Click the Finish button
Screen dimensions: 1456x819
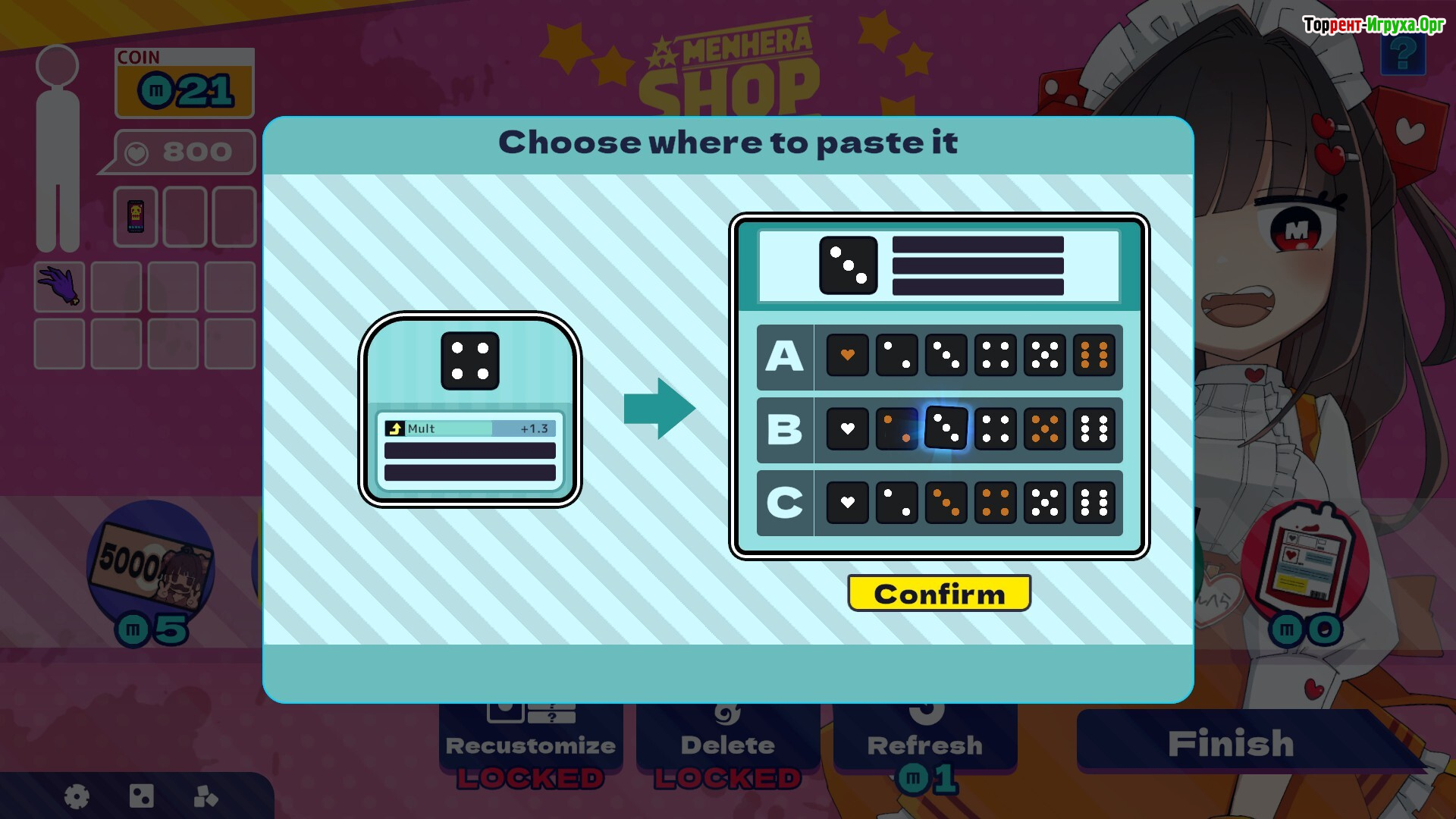coord(1230,743)
